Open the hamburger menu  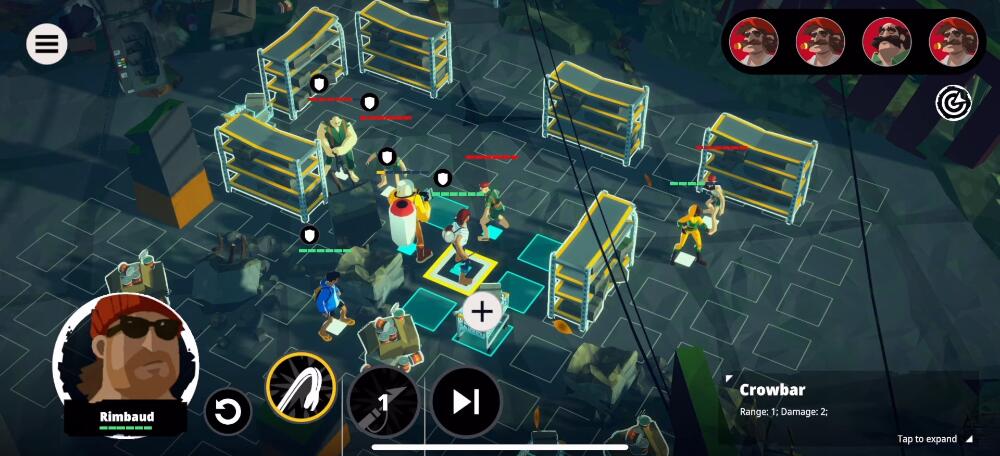point(47,43)
